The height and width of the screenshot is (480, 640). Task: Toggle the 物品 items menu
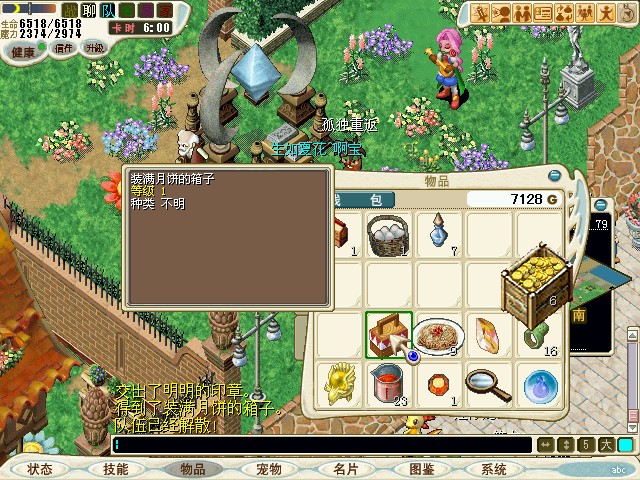tap(192, 468)
